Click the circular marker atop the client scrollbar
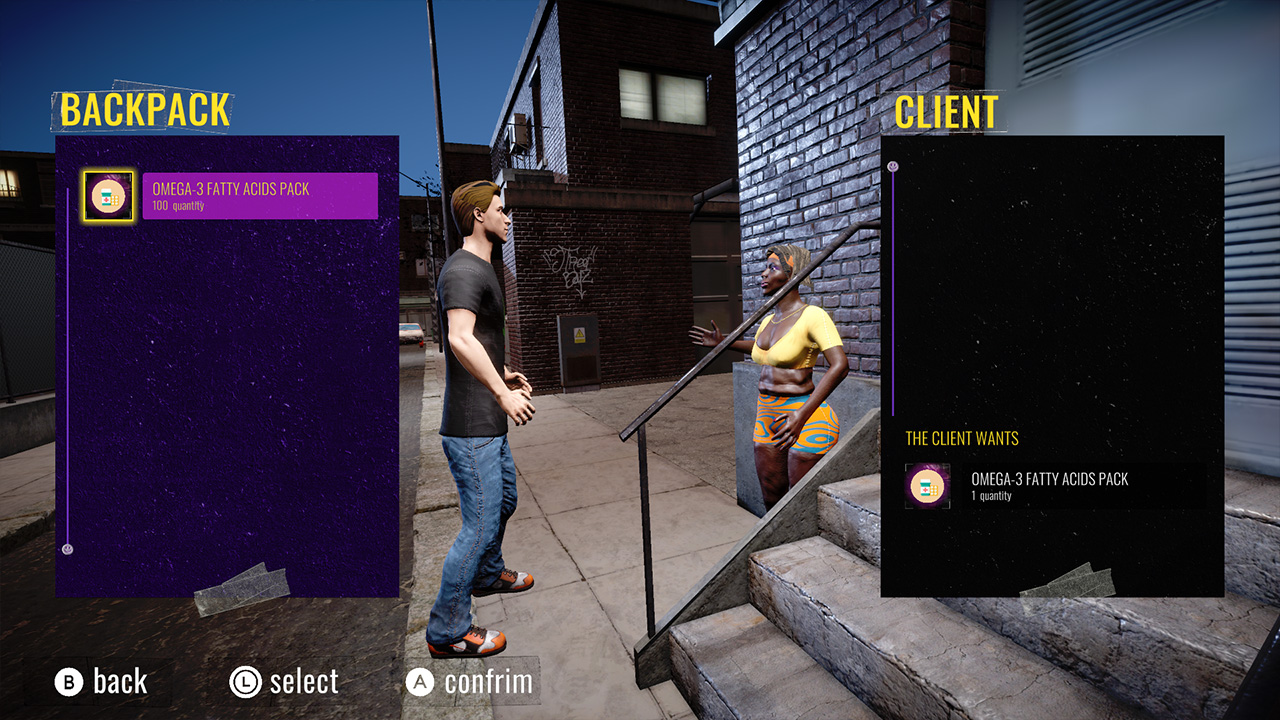 (x=893, y=168)
